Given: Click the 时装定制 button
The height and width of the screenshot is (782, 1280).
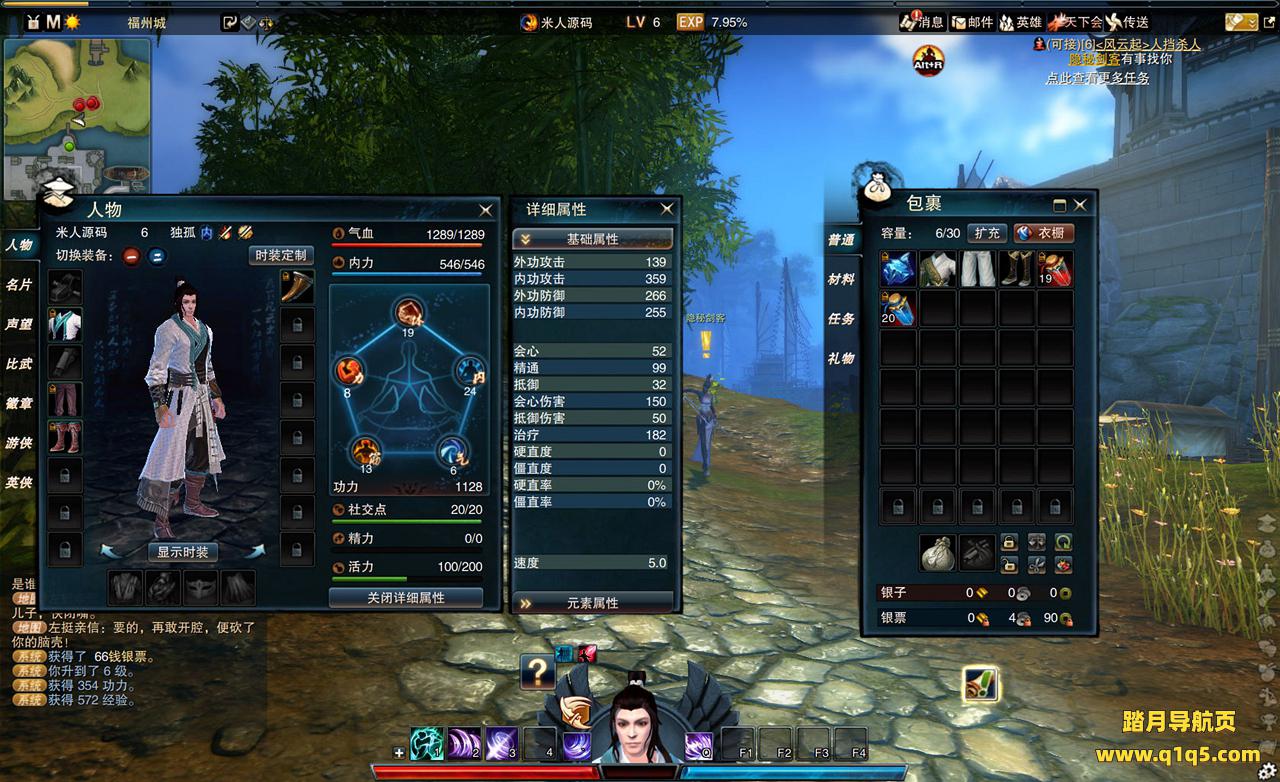Looking at the screenshot, I should coord(281,255).
